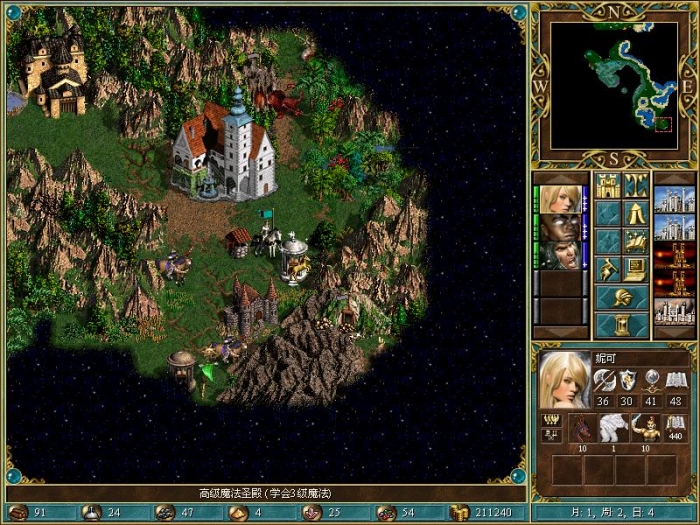Click the minimap to move the view
This screenshot has width=700, height=525.
point(613,82)
